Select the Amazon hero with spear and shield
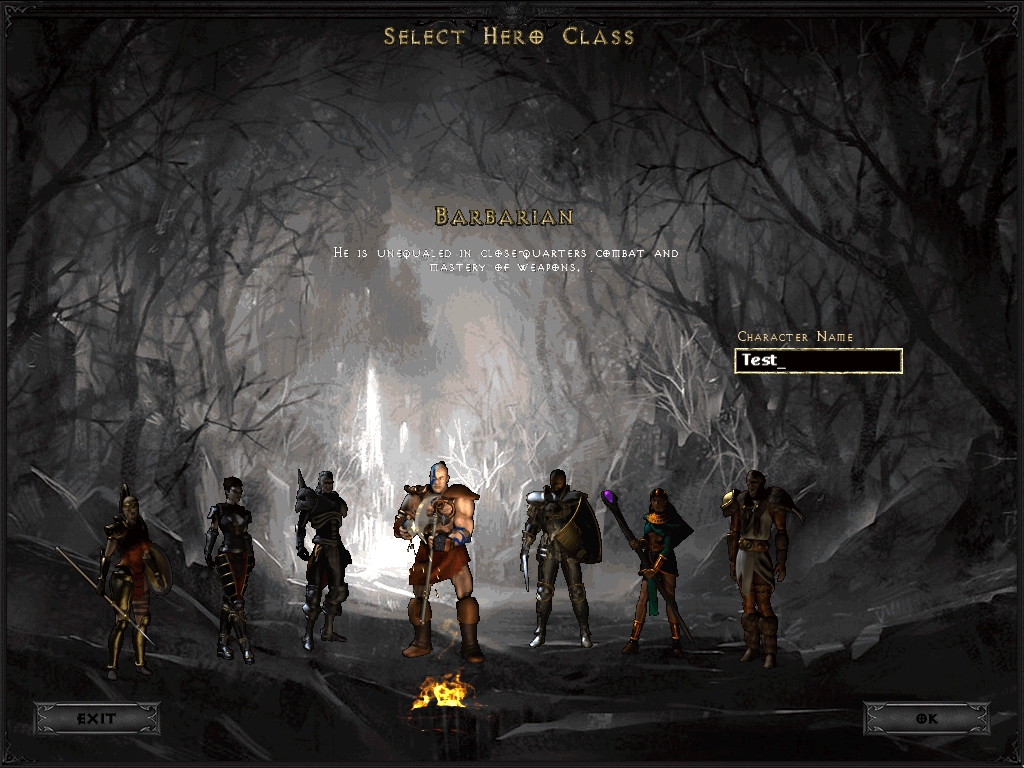 click(130, 575)
